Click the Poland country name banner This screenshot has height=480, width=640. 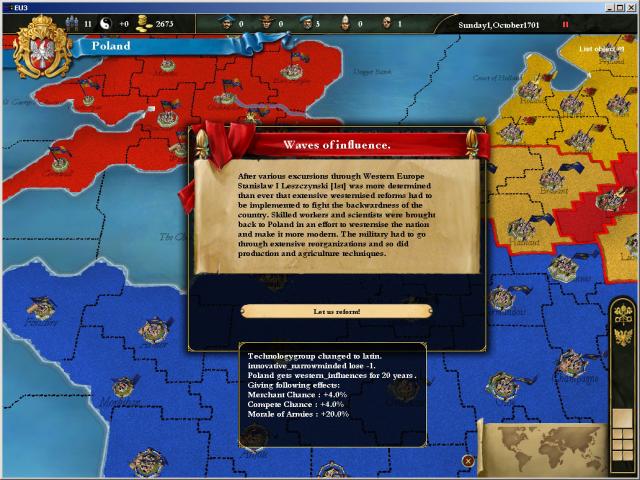[111, 45]
